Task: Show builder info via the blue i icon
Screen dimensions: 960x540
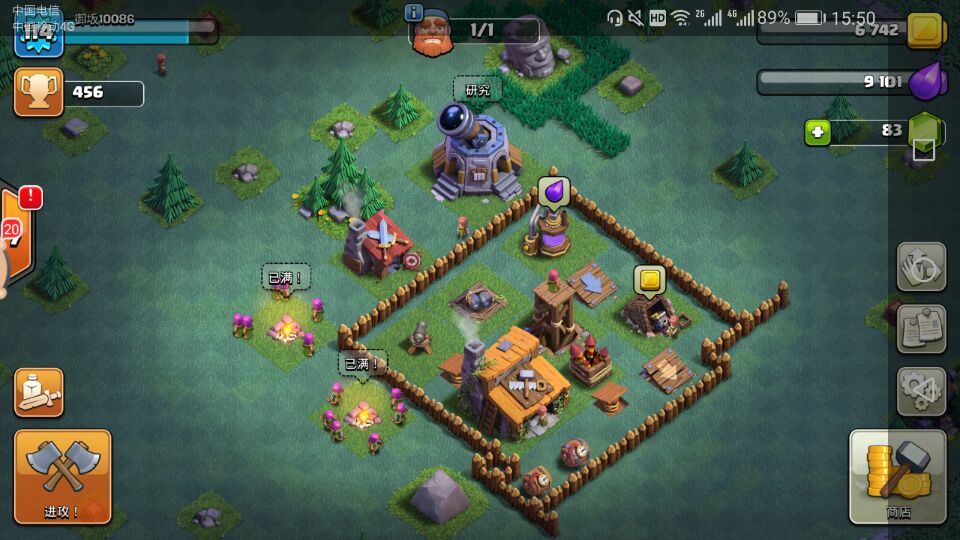Action: click(414, 13)
